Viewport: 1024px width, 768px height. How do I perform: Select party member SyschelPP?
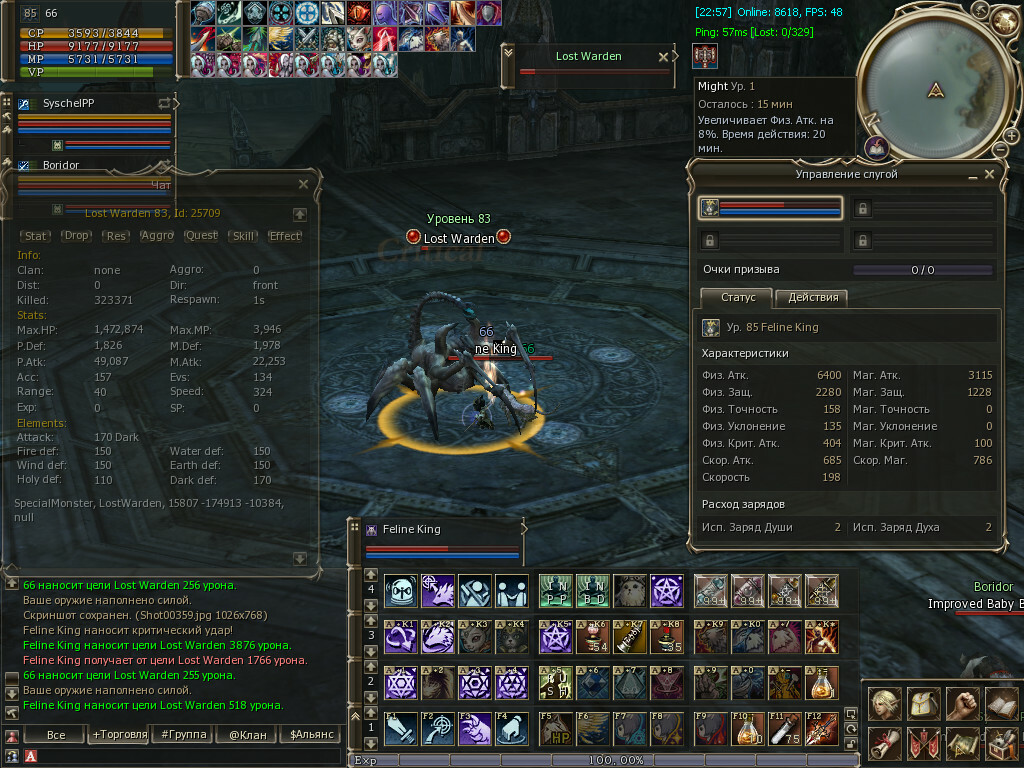68,103
